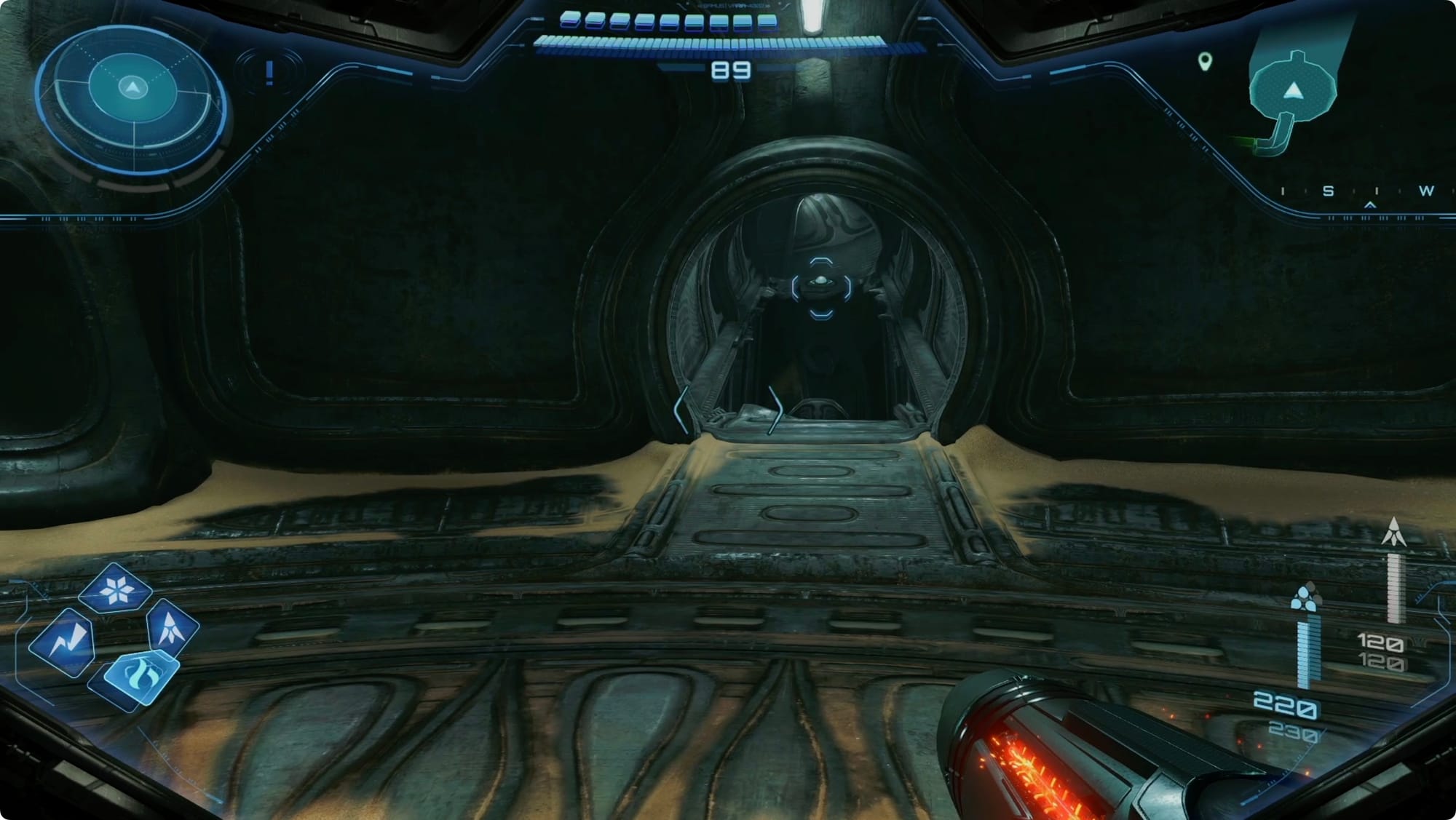
Task: Choose the missile diamond in weapon selector
Action: pos(172,626)
